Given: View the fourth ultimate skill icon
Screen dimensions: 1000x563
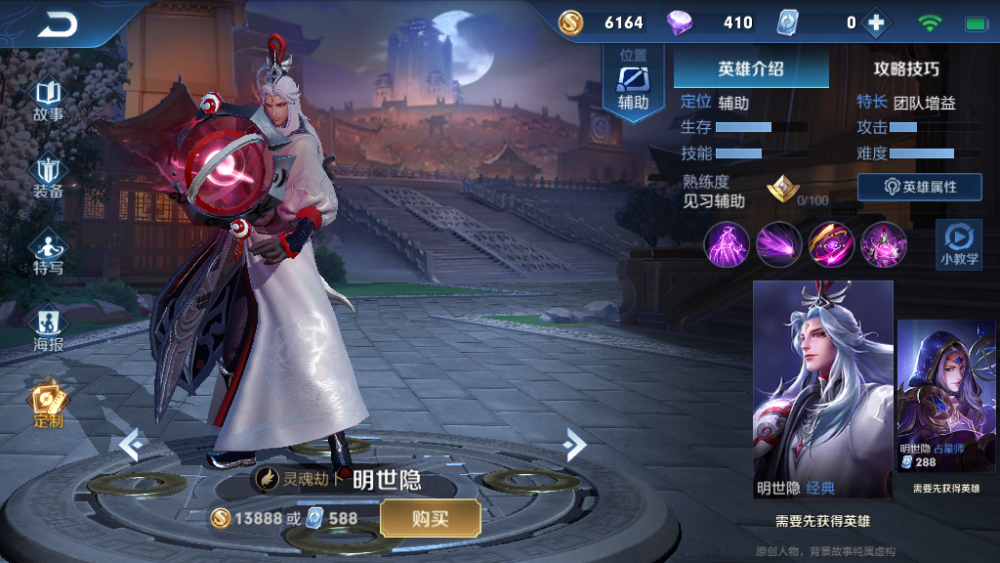Looking at the screenshot, I should pyautogui.click(x=883, y=245).
